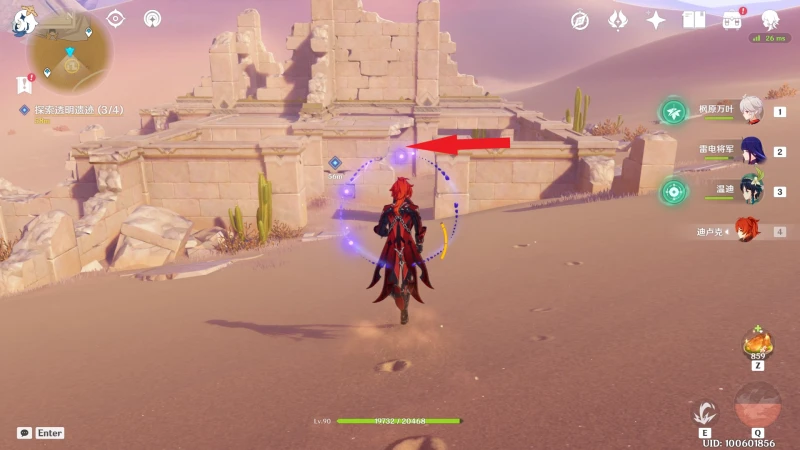Image resolution: width=800 pixels, height=450 pixels.
Task: Open the chat speech bubble
Action: [24, 433]
